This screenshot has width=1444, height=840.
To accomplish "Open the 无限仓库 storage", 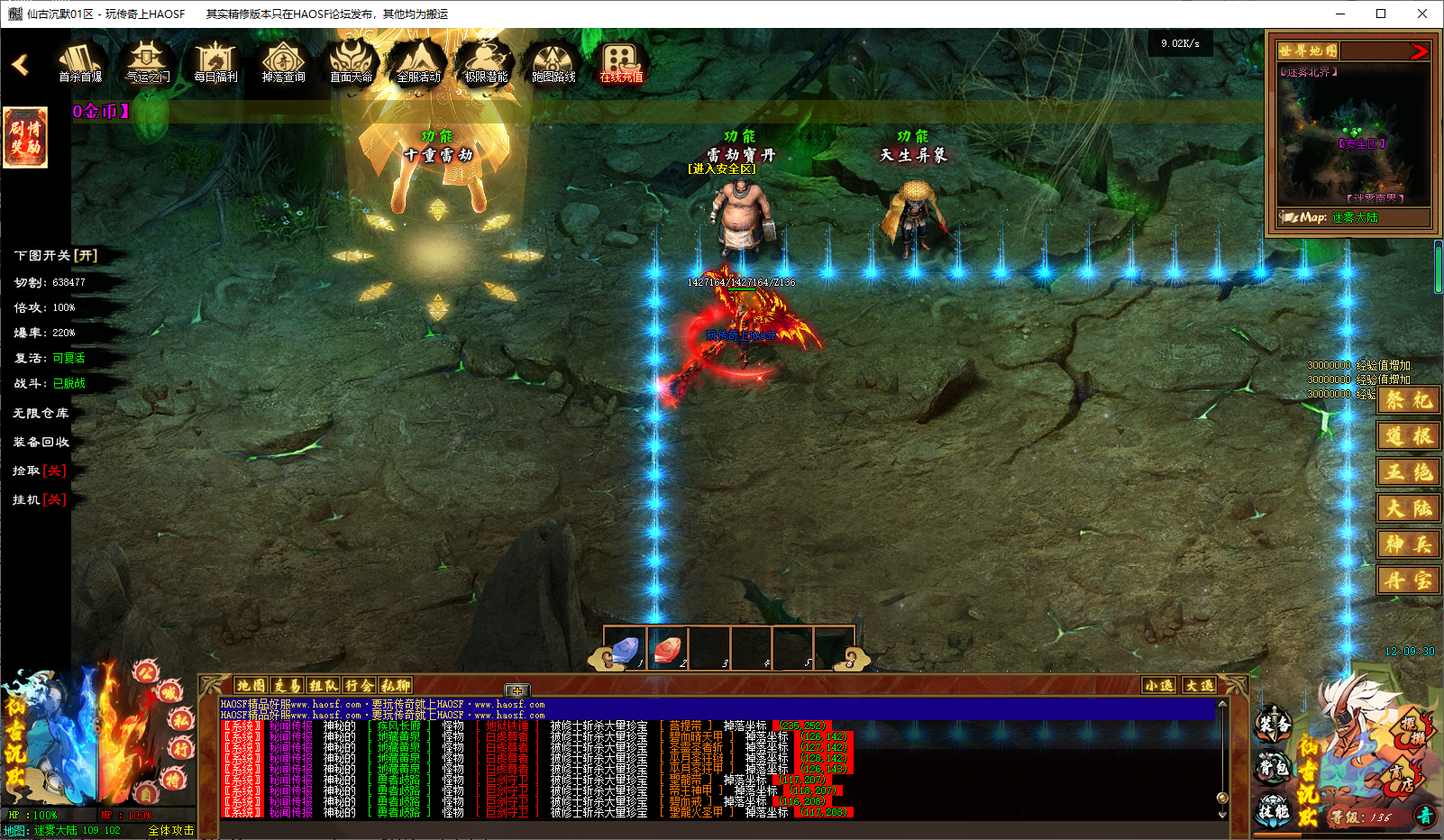I will coord(41,413).
